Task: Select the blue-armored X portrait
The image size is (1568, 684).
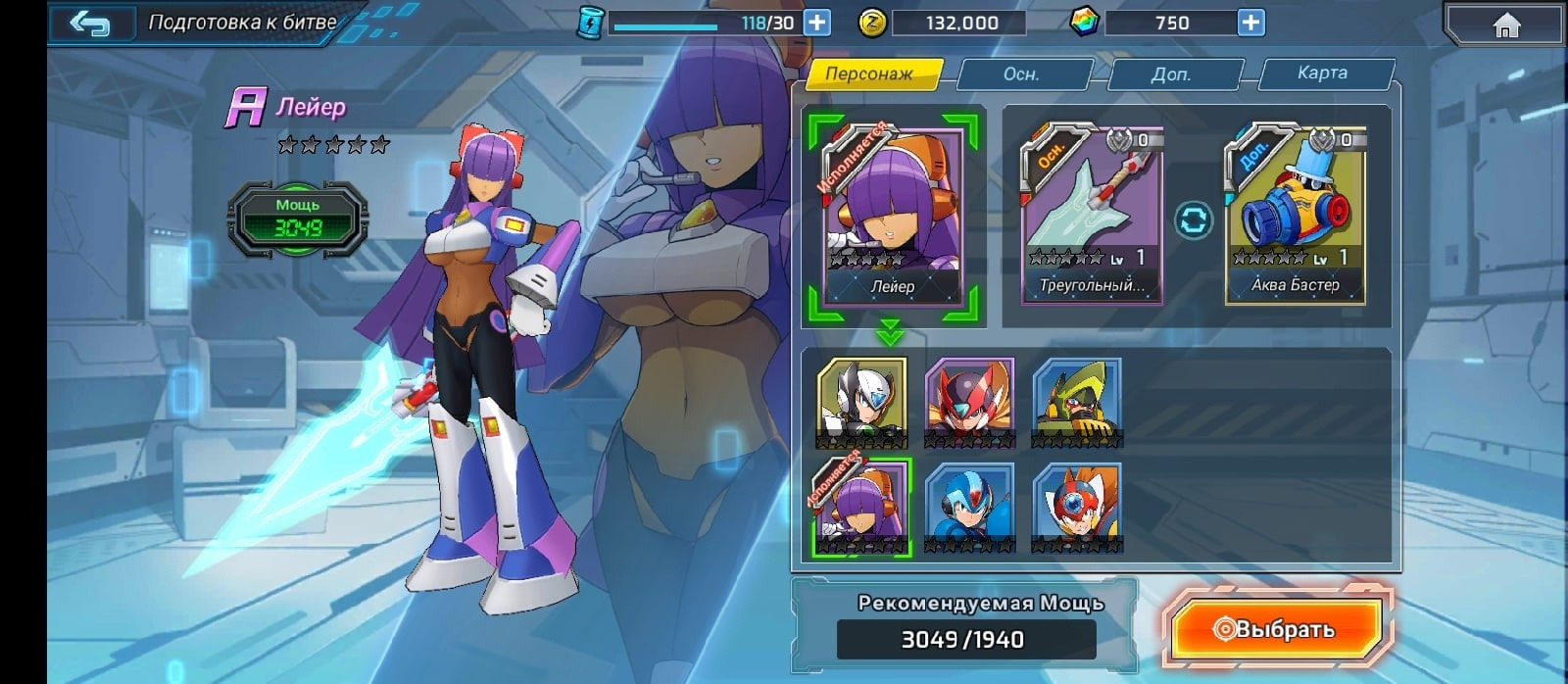Action: (969, 508)
